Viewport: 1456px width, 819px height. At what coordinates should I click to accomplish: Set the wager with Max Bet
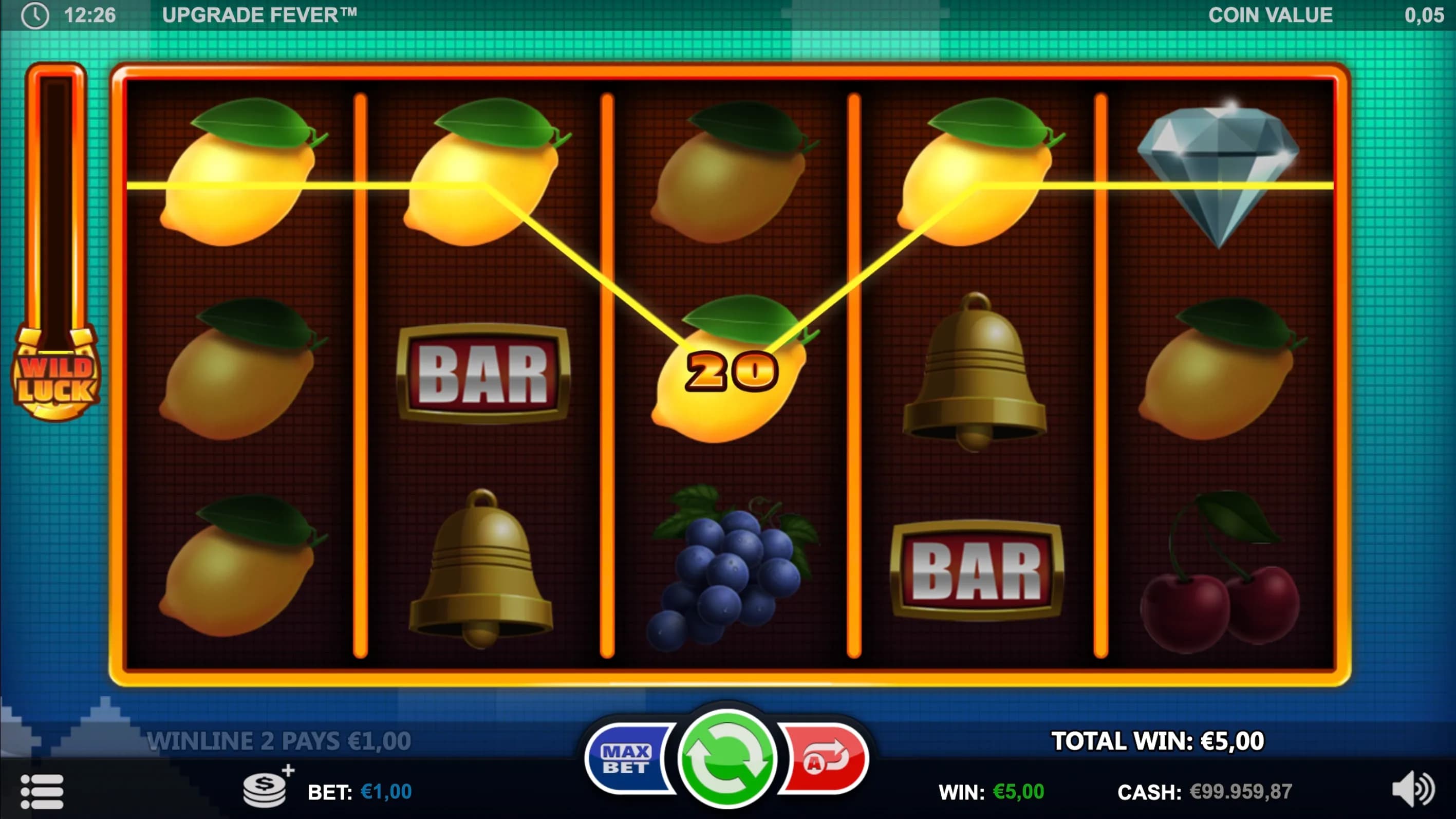(x=626, y=759)
